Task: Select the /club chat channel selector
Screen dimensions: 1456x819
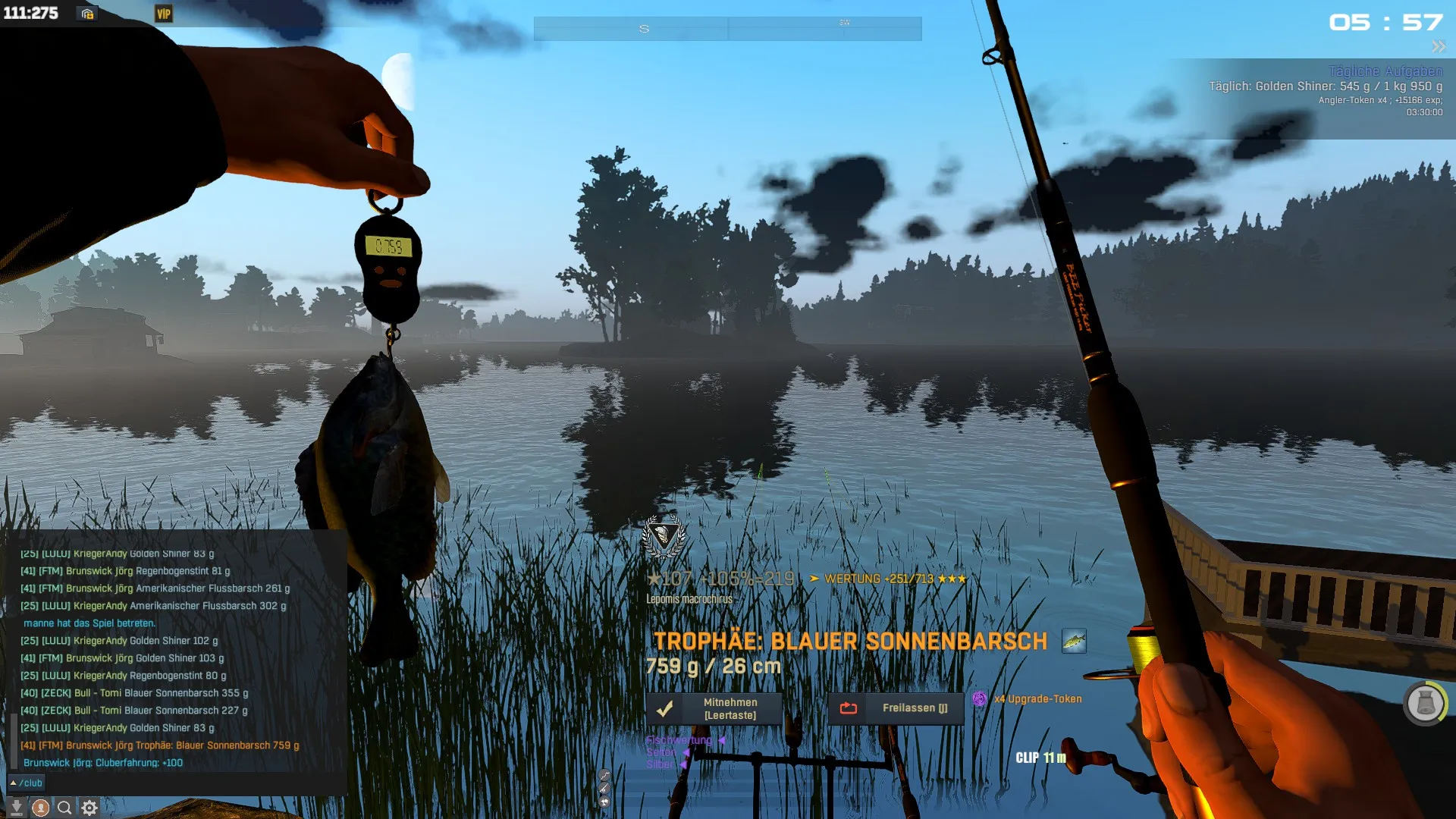Action: (x=27, y=783)
